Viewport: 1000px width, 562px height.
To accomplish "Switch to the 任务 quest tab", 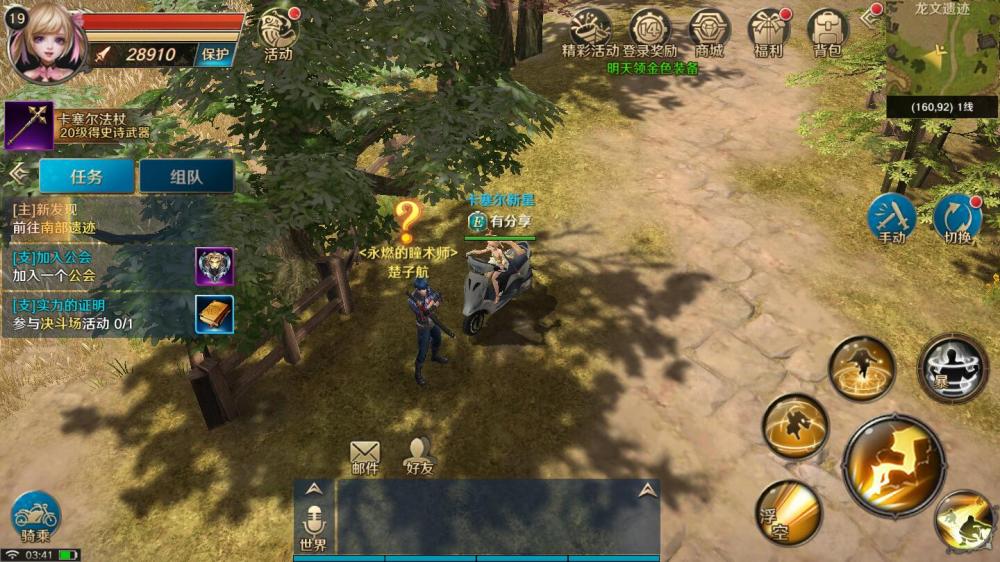I will [86, 176].
